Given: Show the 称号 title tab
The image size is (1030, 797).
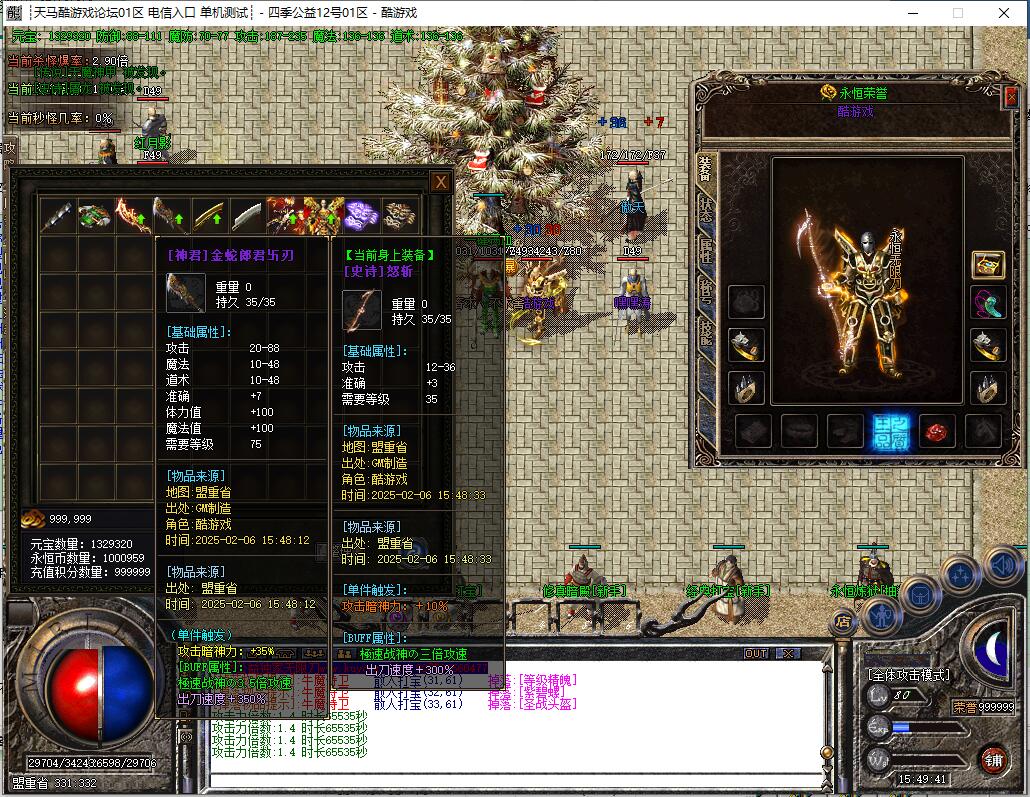Looking at the screenshot, I should [706, 291].
